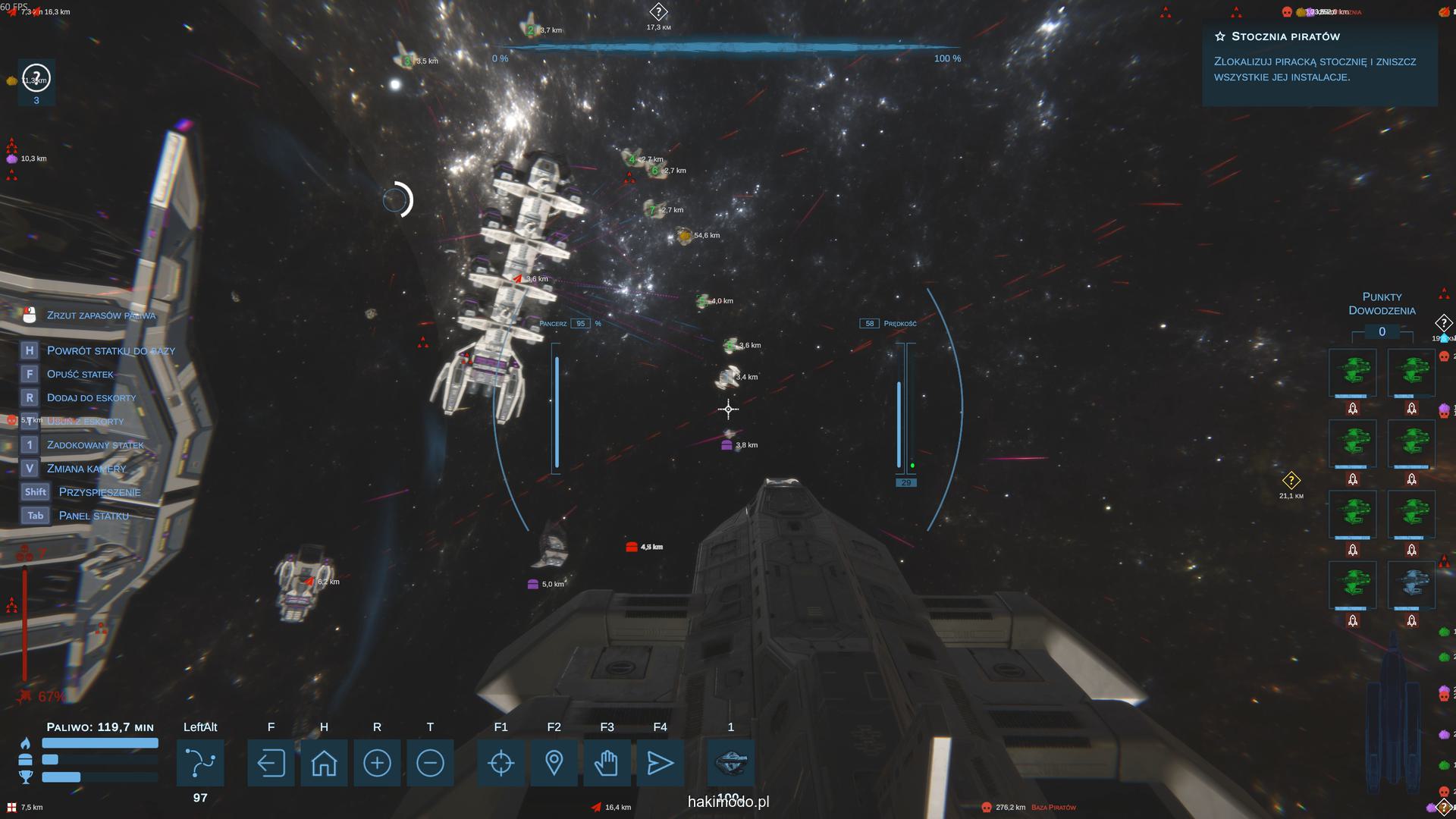Select Zmiana kamery from the command list
The height and width of the screenshot is (819, 1456).
(x=86, y=469)
